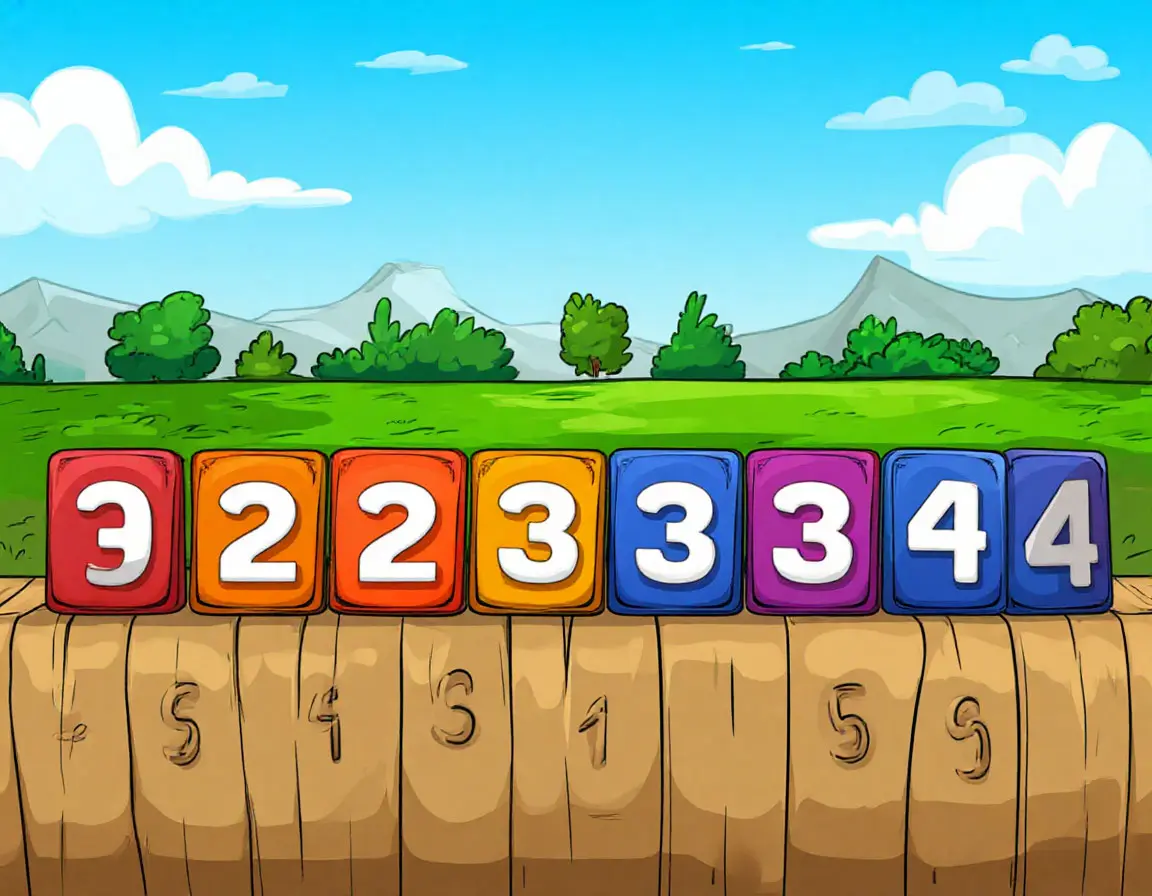This screenshot has width=1152, height=896.
Task: Select the purple number 3 tile
Action: 812,531
